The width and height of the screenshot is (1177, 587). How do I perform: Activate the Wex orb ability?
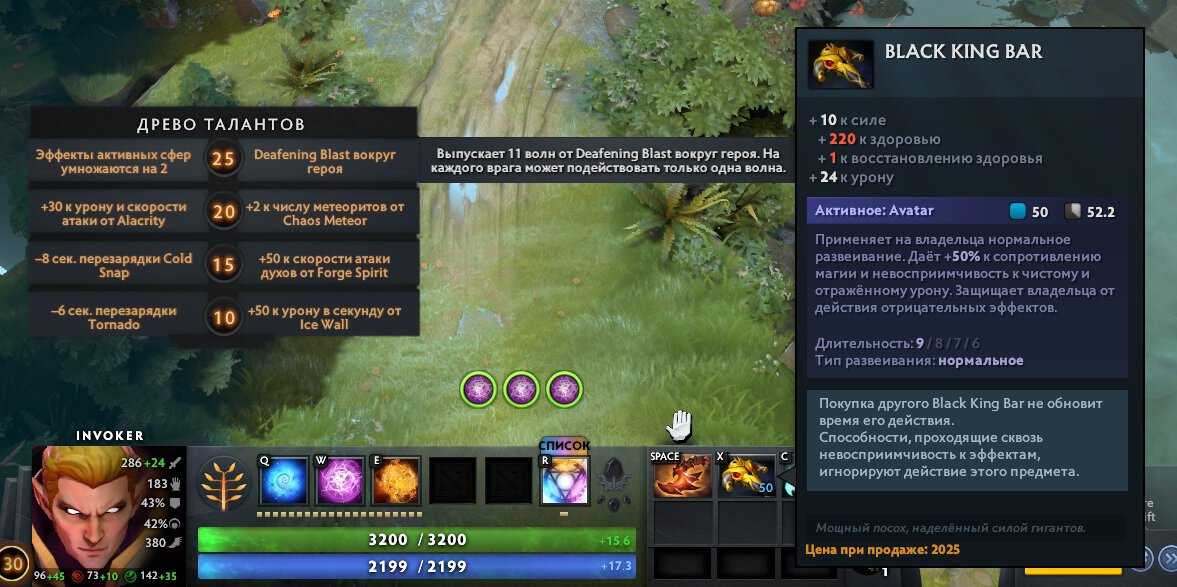pyautogui.click(x=340, y=481)
